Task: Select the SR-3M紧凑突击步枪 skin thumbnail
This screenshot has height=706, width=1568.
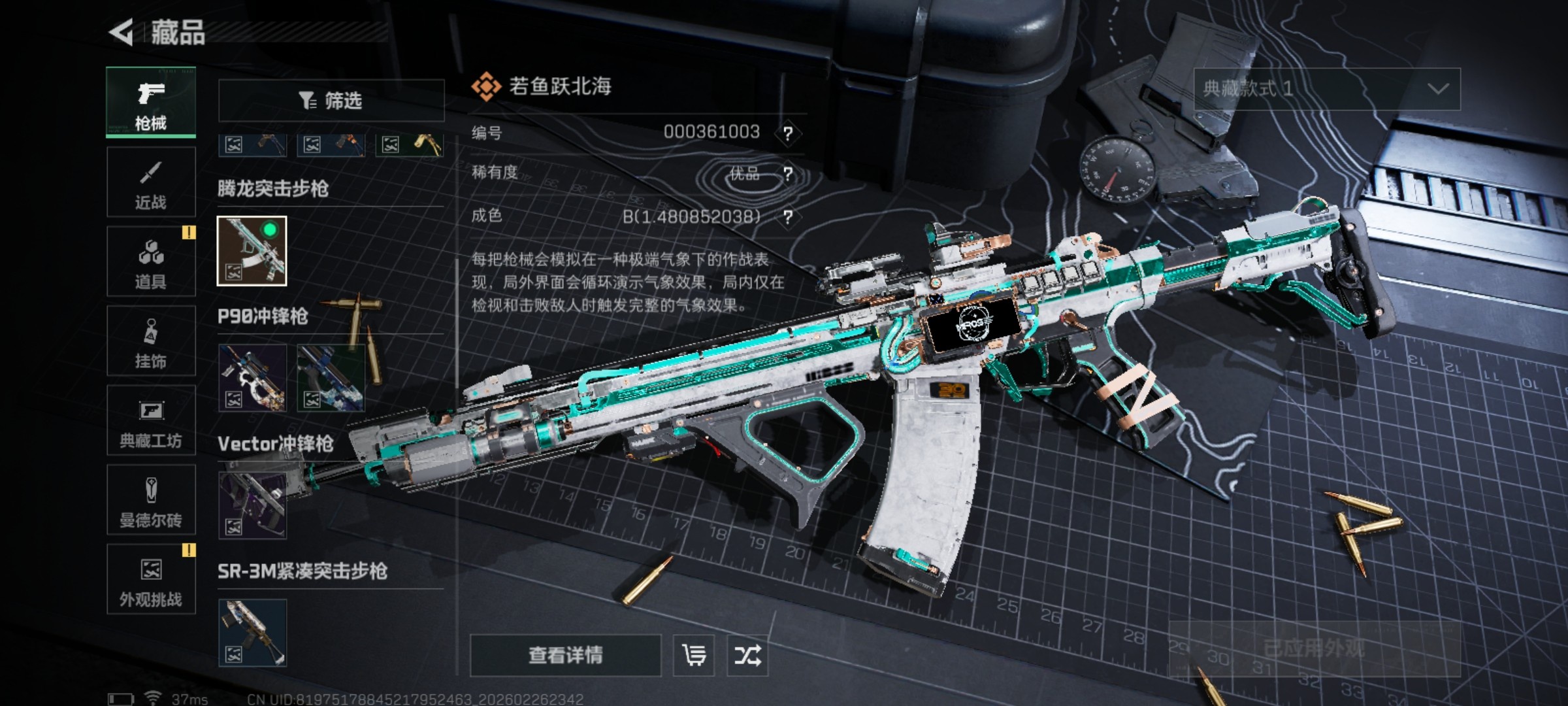Action: (252, 633)
